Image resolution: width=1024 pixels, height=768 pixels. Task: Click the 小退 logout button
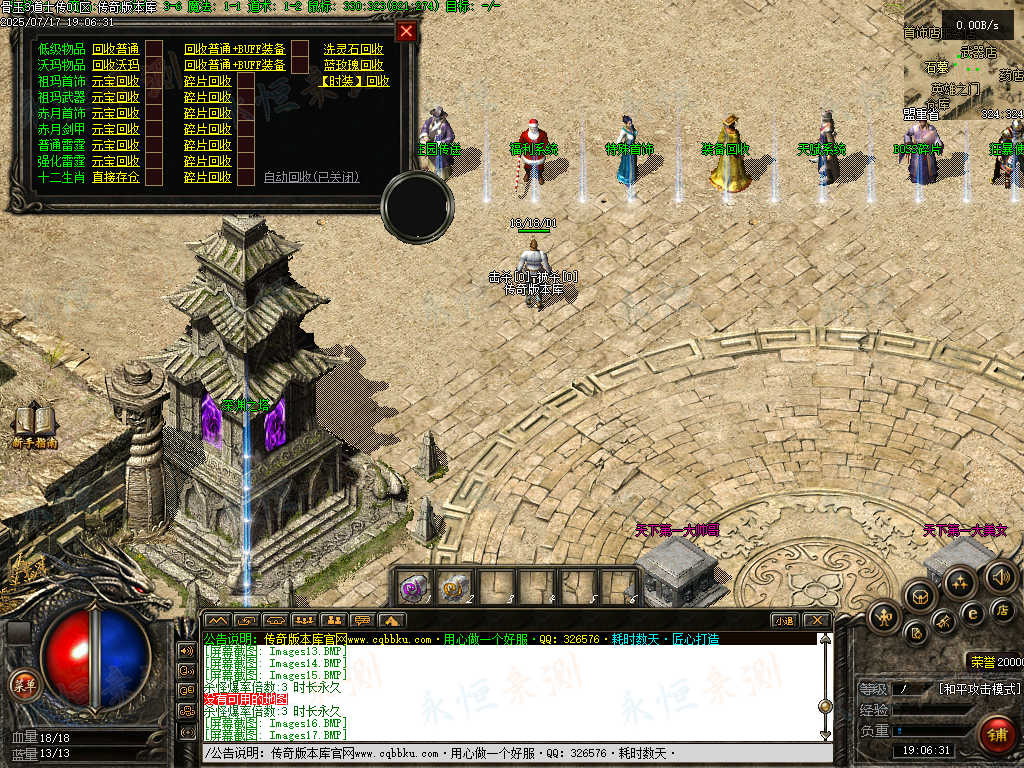(784, 620)
